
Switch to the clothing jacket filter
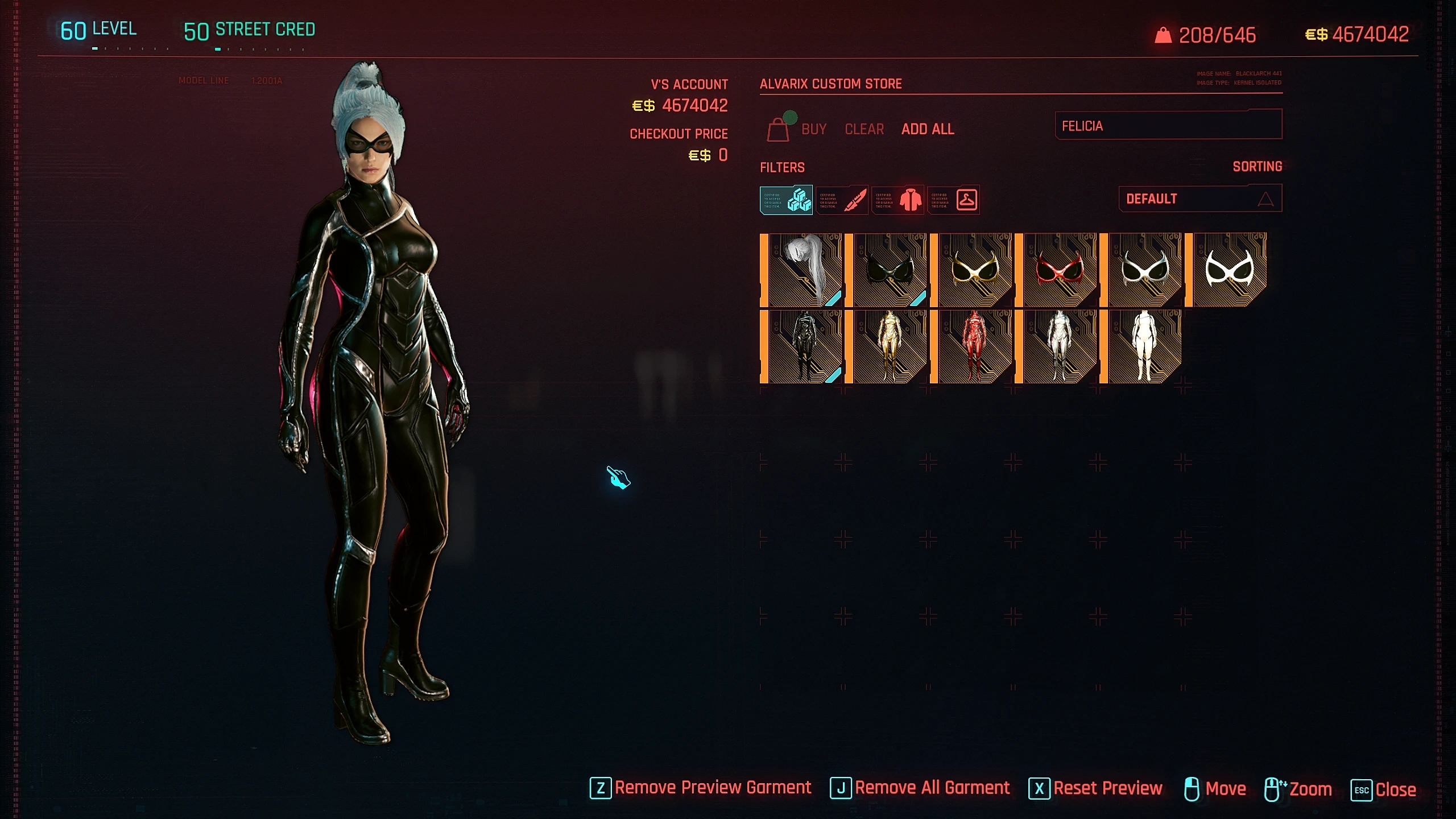pos(898,200)
